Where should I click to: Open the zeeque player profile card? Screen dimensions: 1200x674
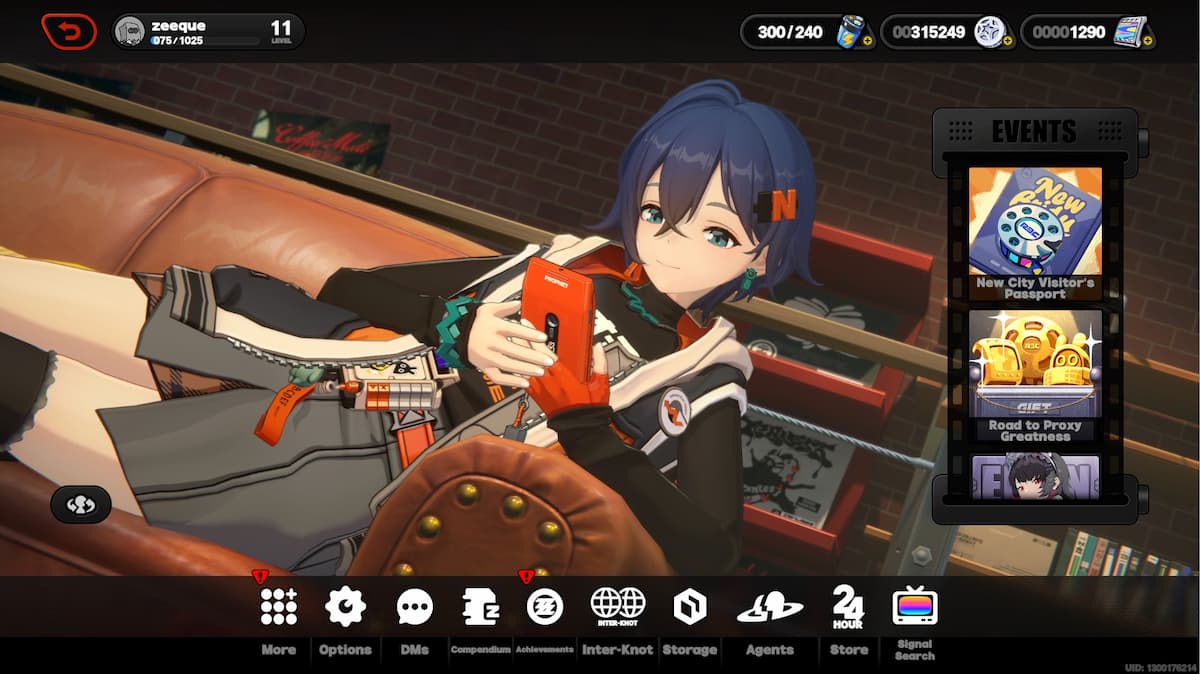point(208,32)
